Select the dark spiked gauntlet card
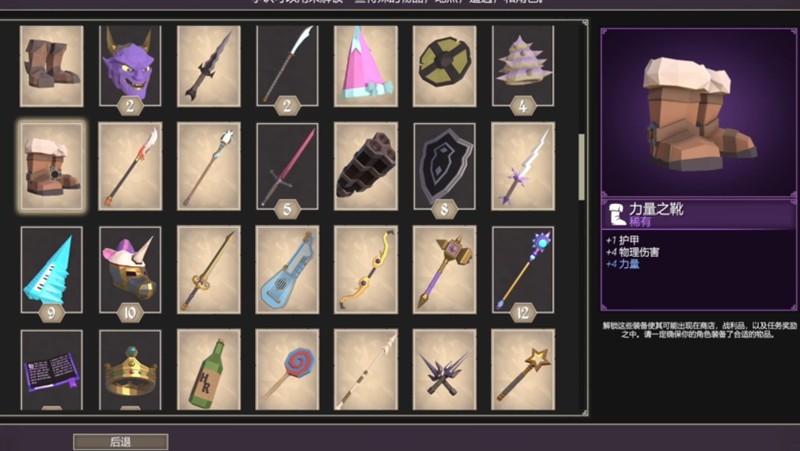This screenshot has height=451, width=800. click(x=365, y=166)
